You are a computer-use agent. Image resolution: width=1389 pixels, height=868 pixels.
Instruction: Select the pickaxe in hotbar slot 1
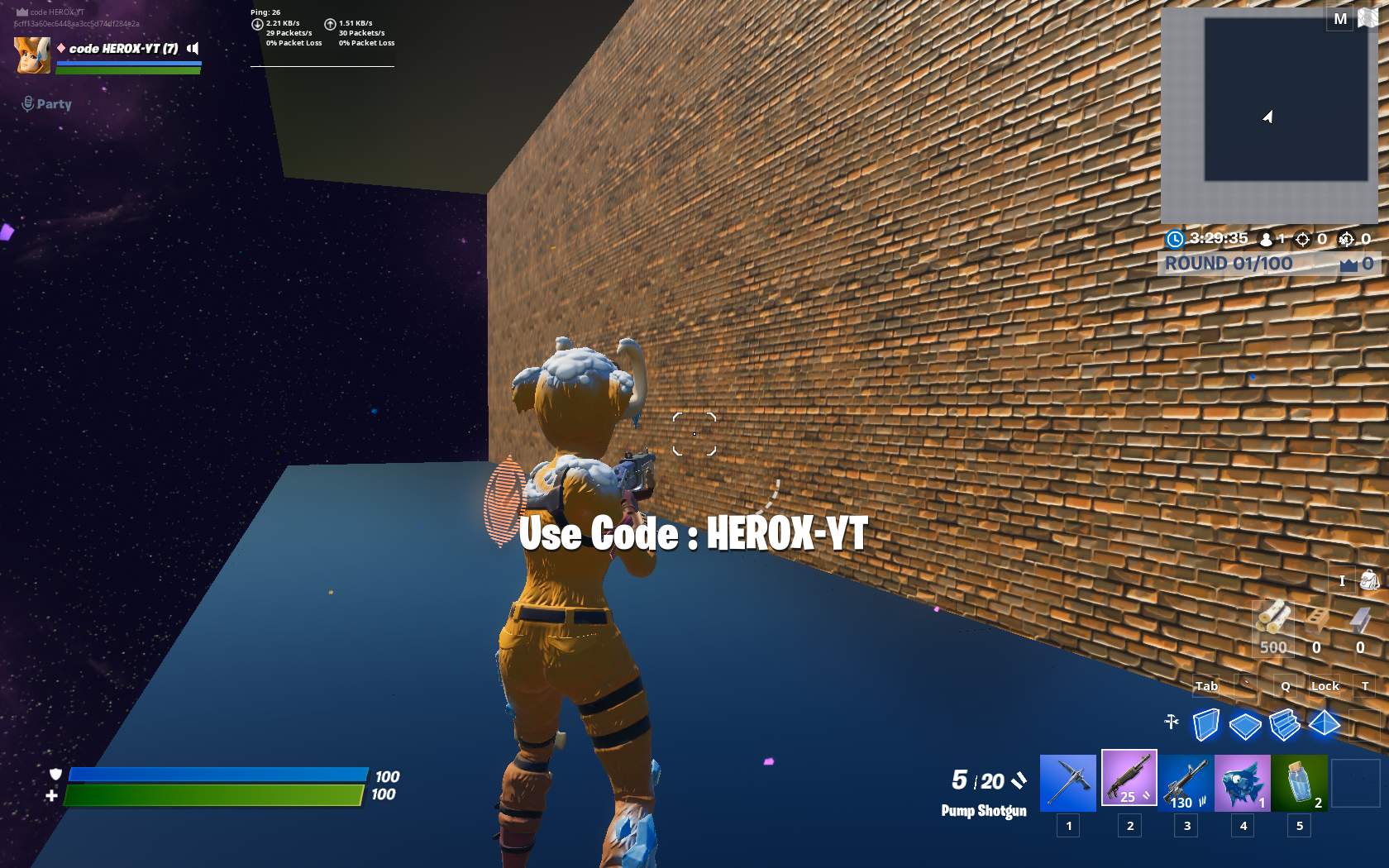tap(1068, 778)
